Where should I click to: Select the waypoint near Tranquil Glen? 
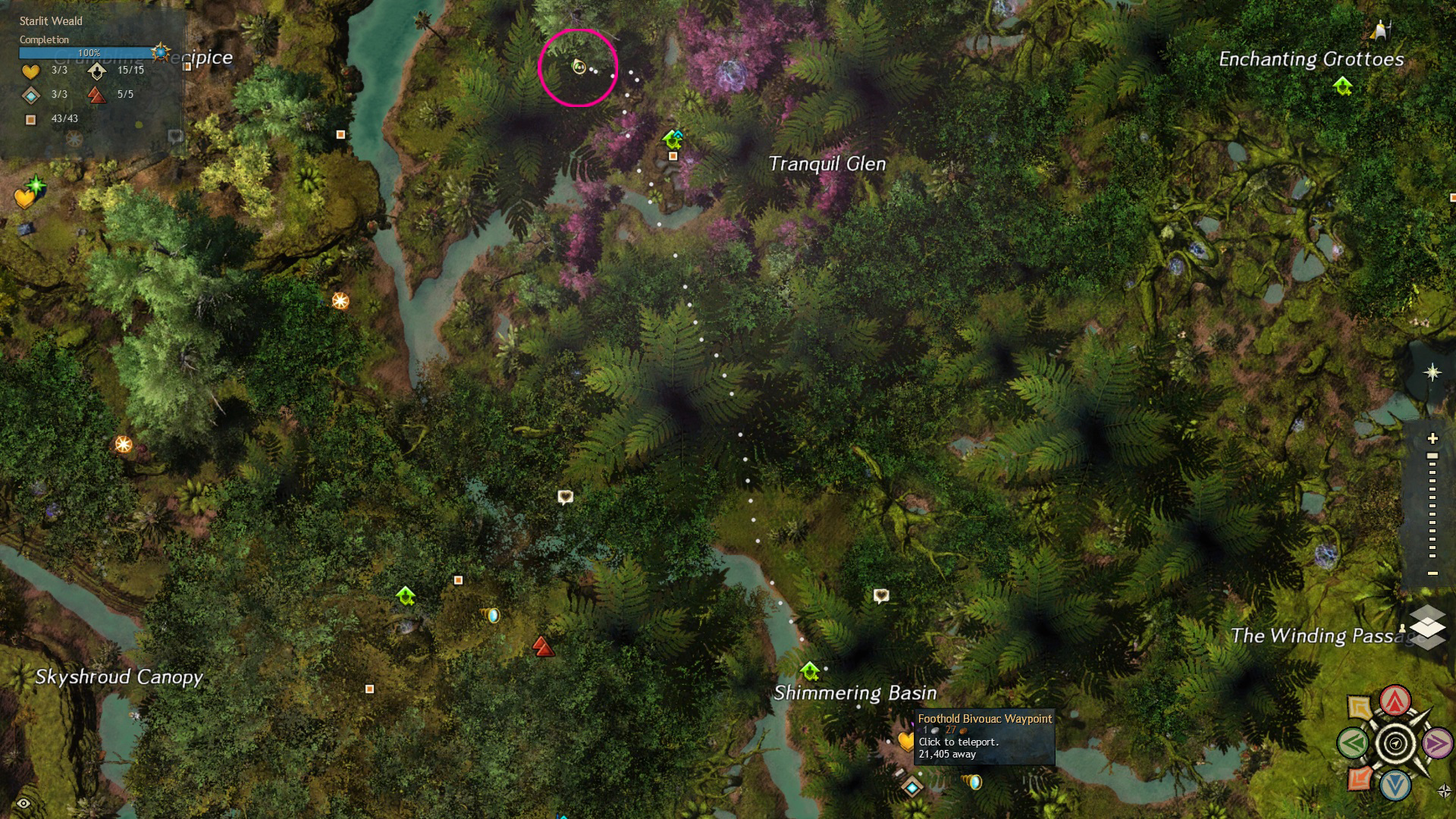click(673, 139)
